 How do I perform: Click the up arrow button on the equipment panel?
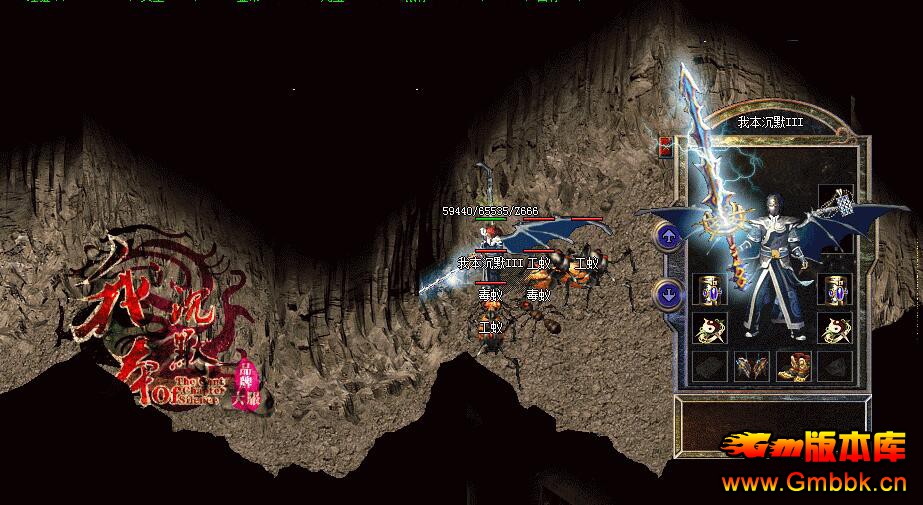click(x=668, y=236)
